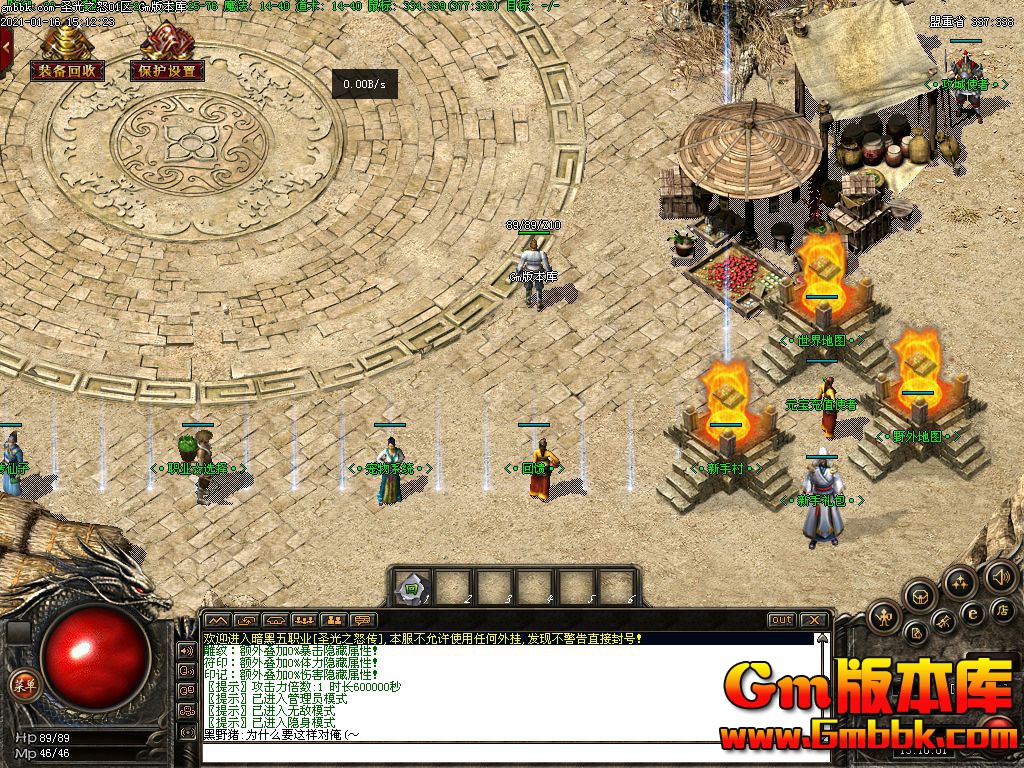Toggle the sound speaker round icon
This screenshot has width=1024, height=768.
click(1000, 576)
